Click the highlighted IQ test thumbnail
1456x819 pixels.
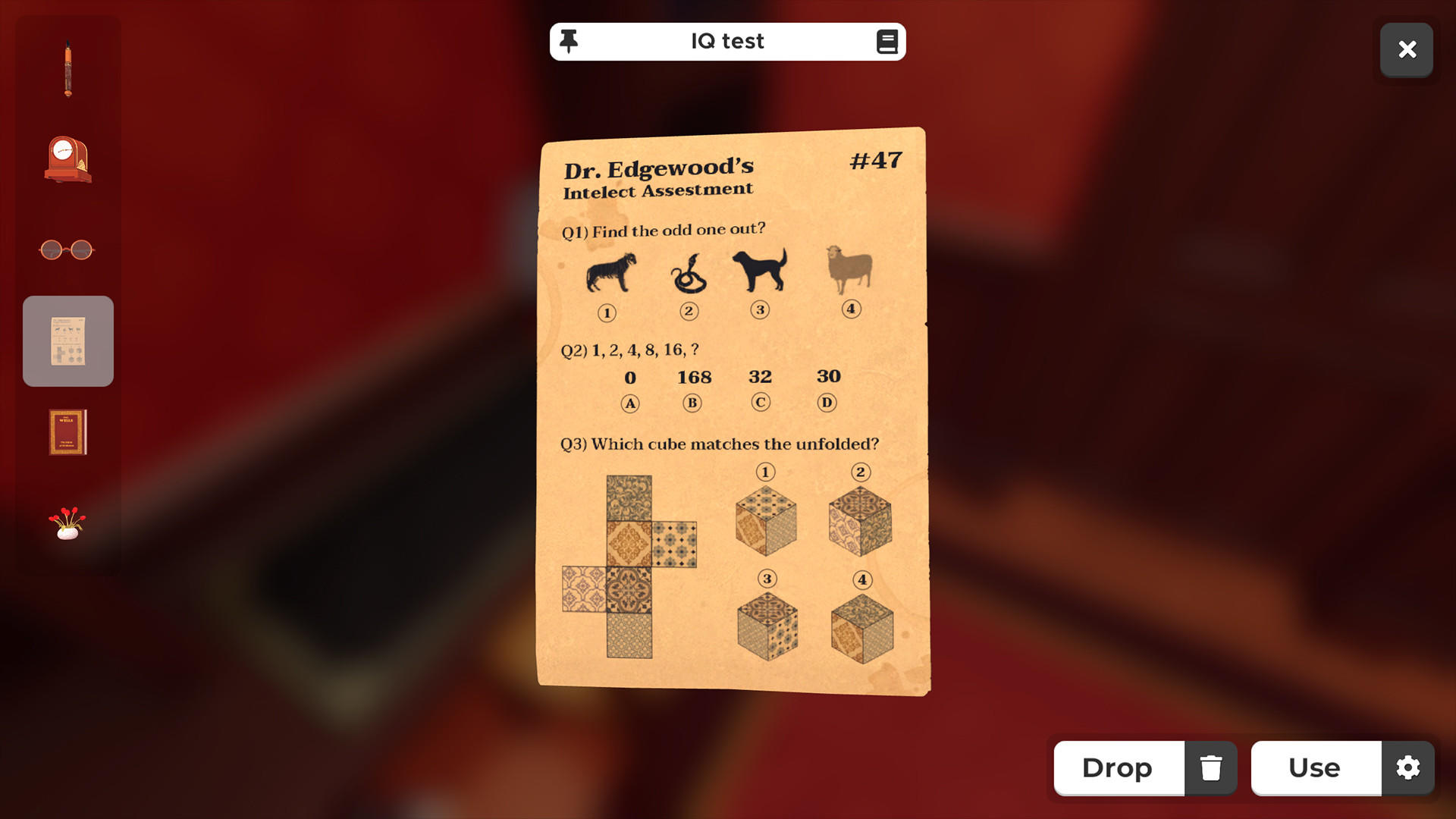click(x=67, y=340)
